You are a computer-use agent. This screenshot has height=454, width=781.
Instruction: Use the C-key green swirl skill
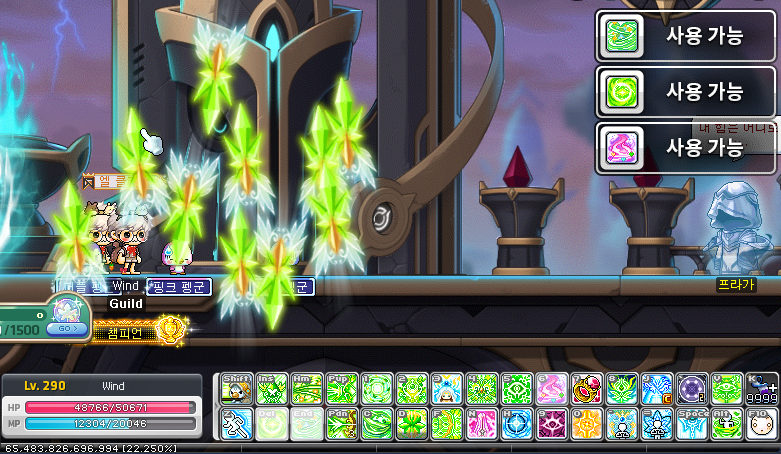[x=376, y=423]
